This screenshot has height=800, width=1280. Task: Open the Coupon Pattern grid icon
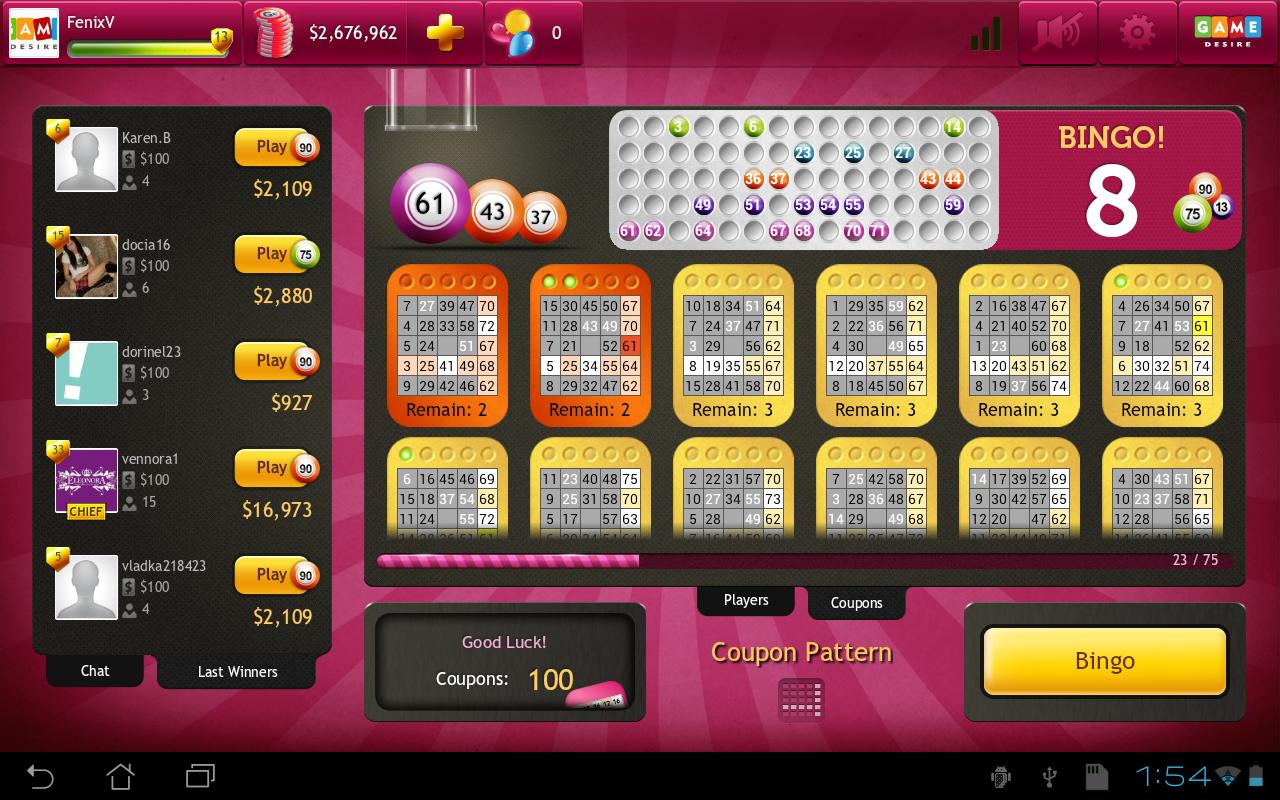tap(800, 700)
